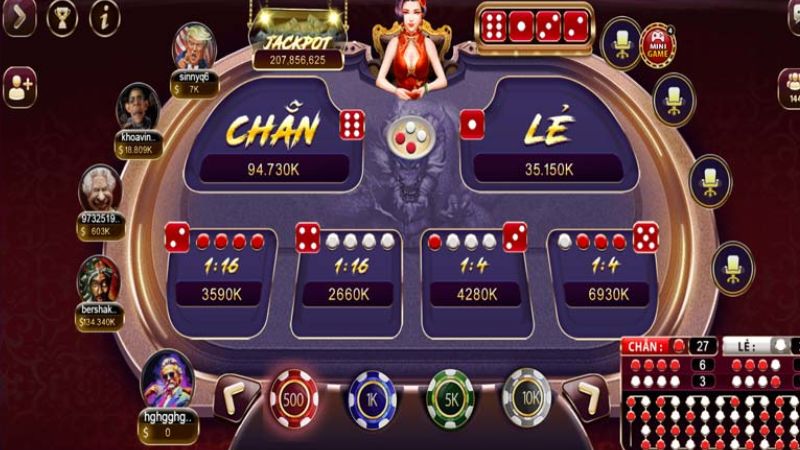Viewport: 800px width, 450px height.
Task: Open the Mini Game menu
Action: pyautogui.click(x=657, y=45)
